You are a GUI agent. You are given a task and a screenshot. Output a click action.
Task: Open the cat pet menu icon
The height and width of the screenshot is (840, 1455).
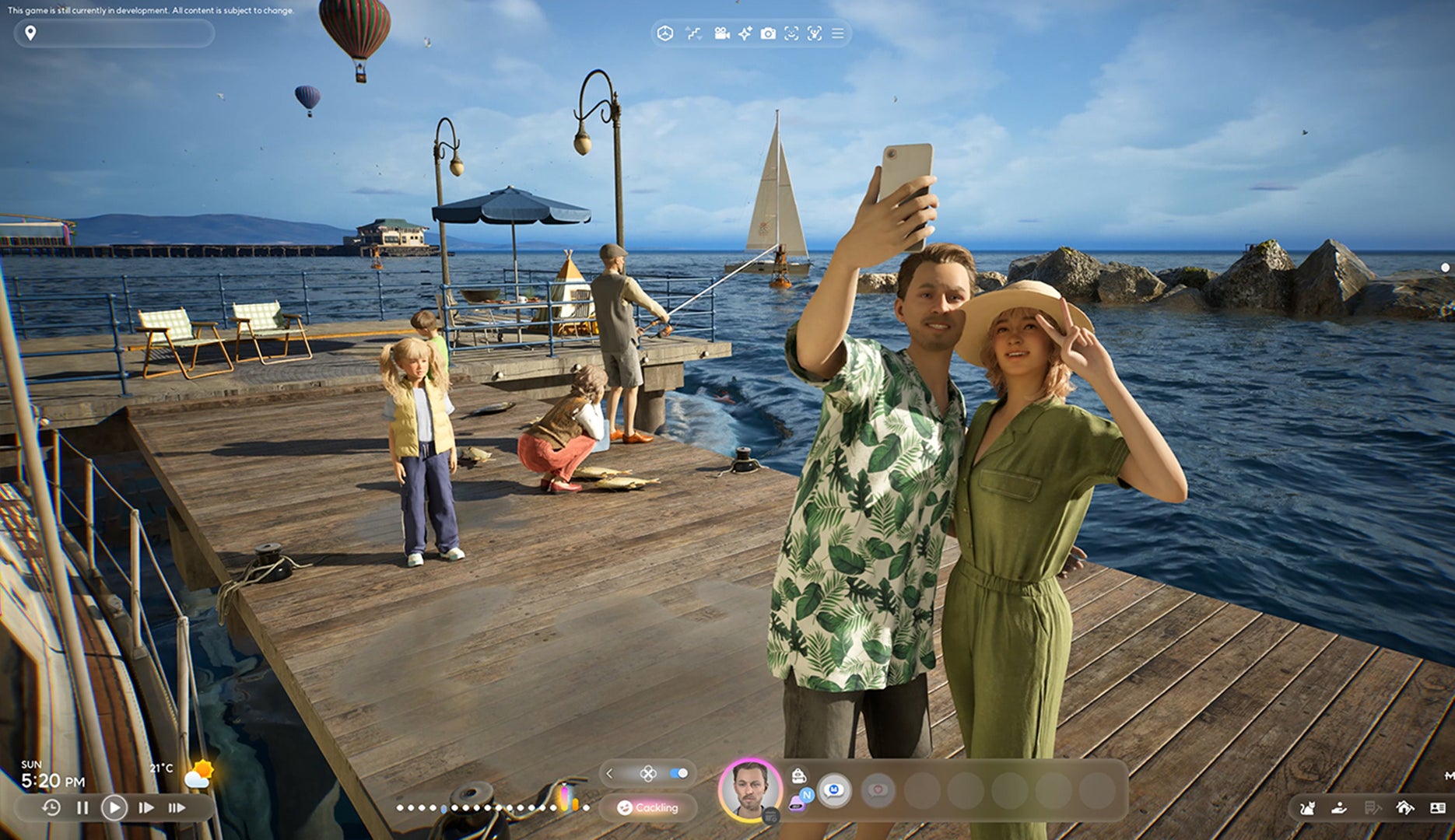click(1307, 808)
